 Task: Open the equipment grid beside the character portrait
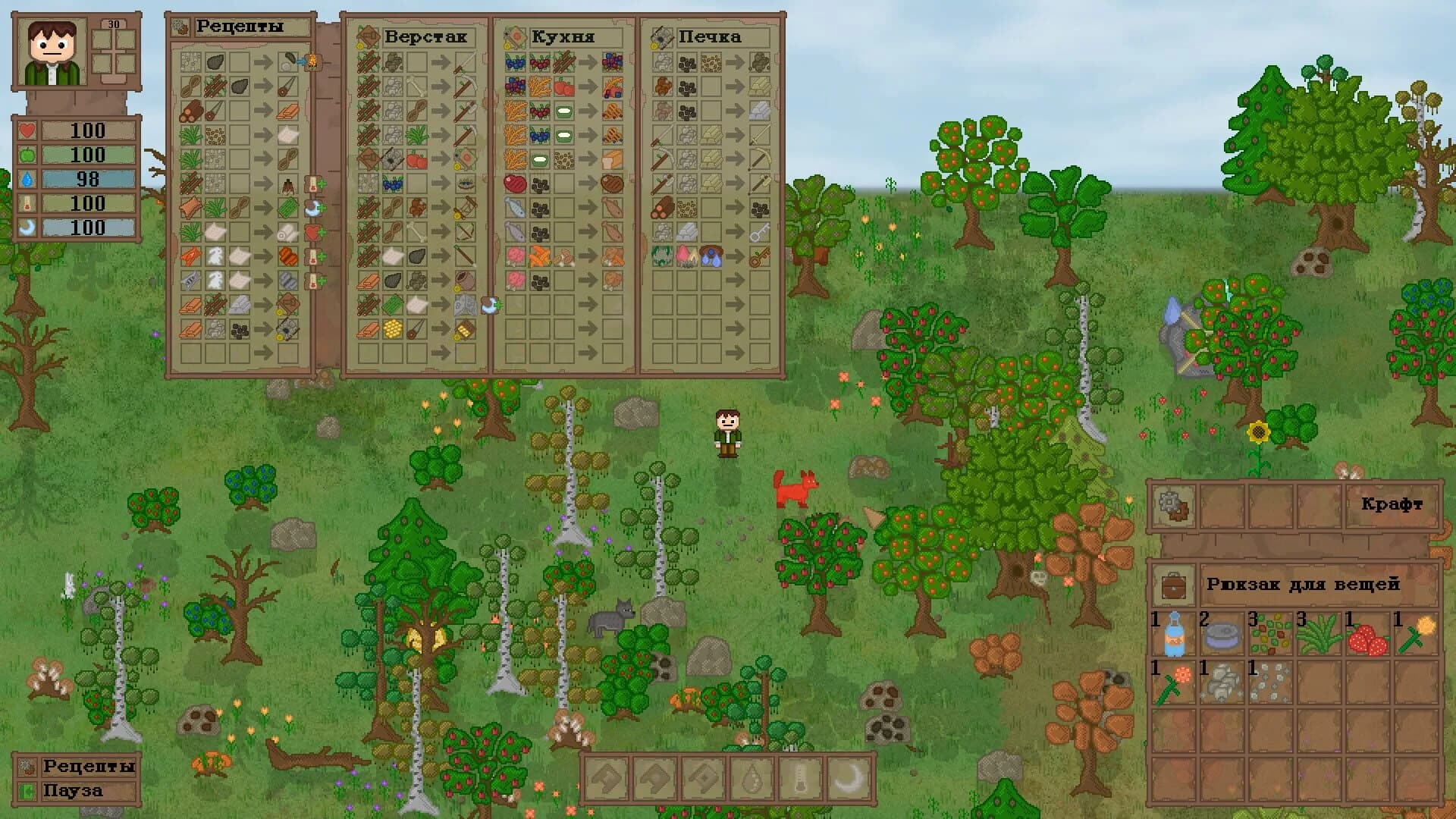[114, 52]
